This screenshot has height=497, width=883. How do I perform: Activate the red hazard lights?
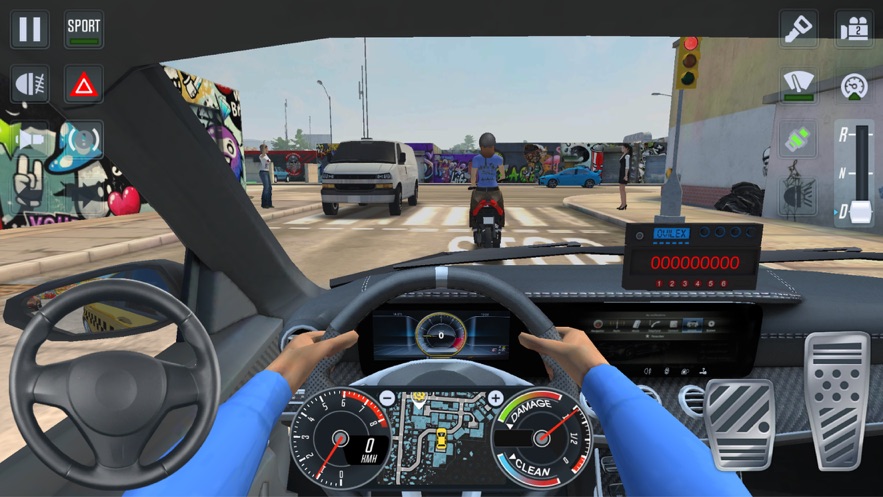point(84,85)
